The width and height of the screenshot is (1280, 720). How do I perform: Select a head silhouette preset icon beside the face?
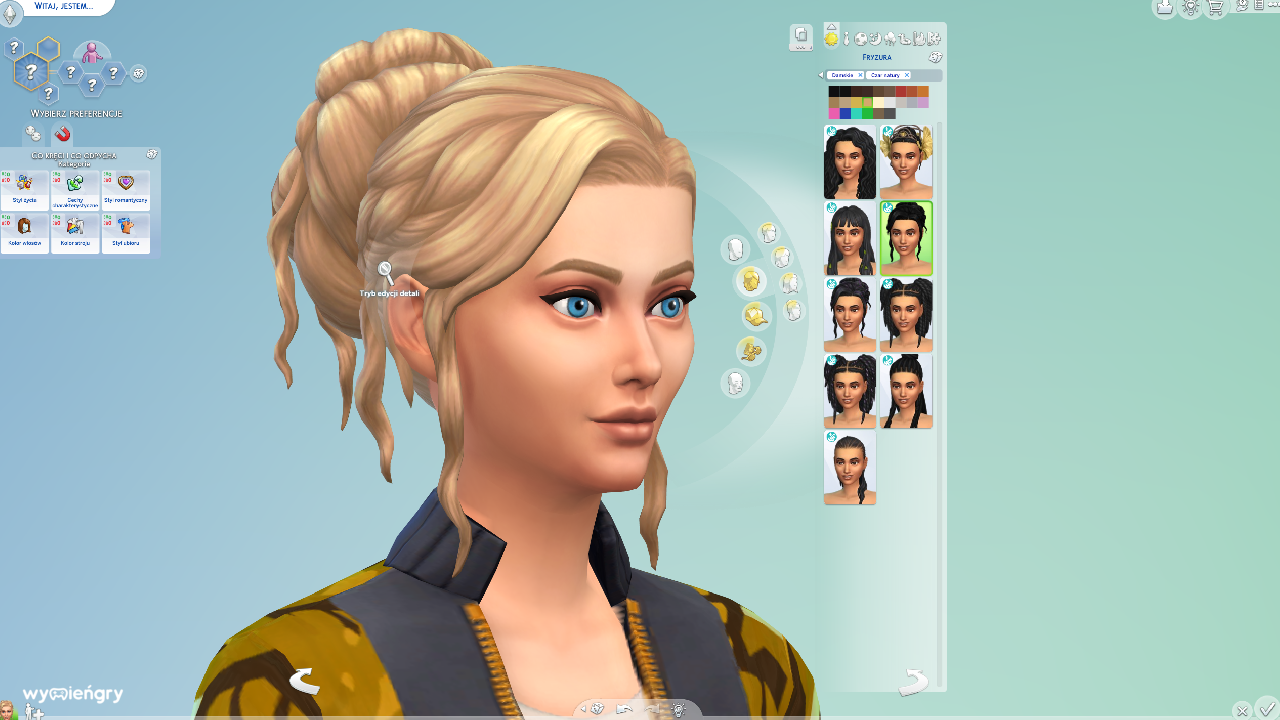735,250
